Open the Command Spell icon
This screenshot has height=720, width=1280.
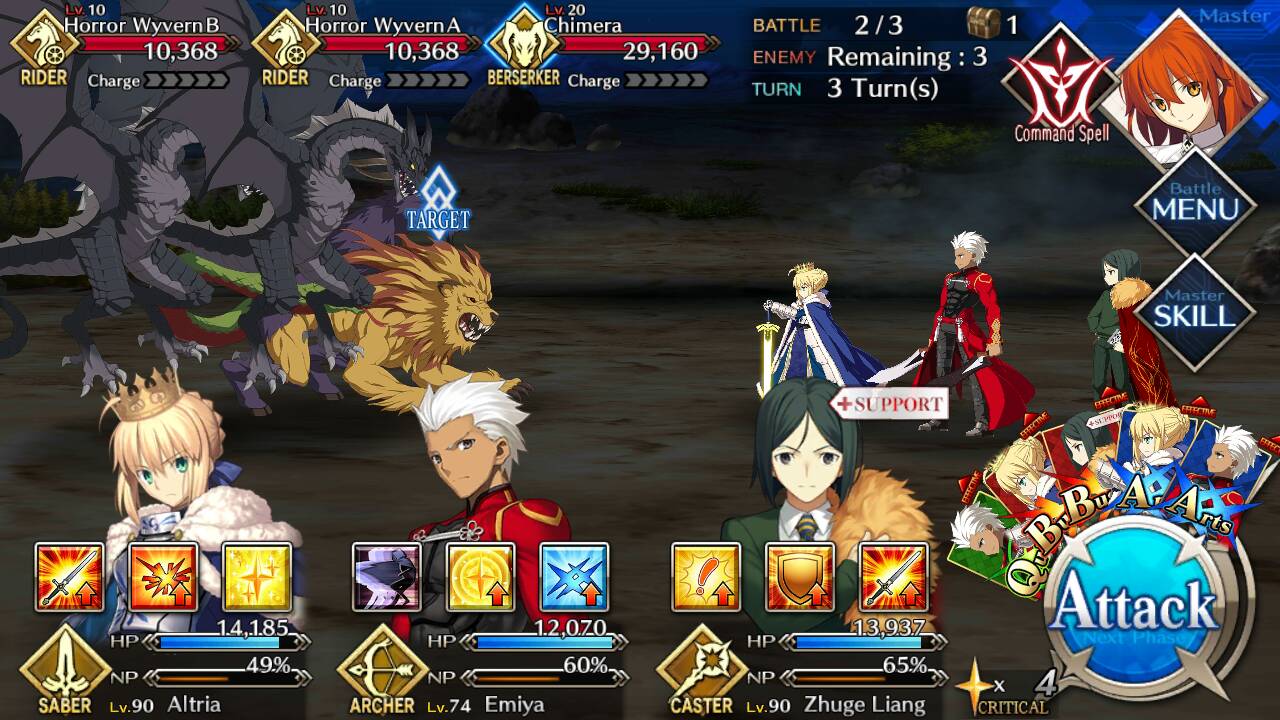1060,85
